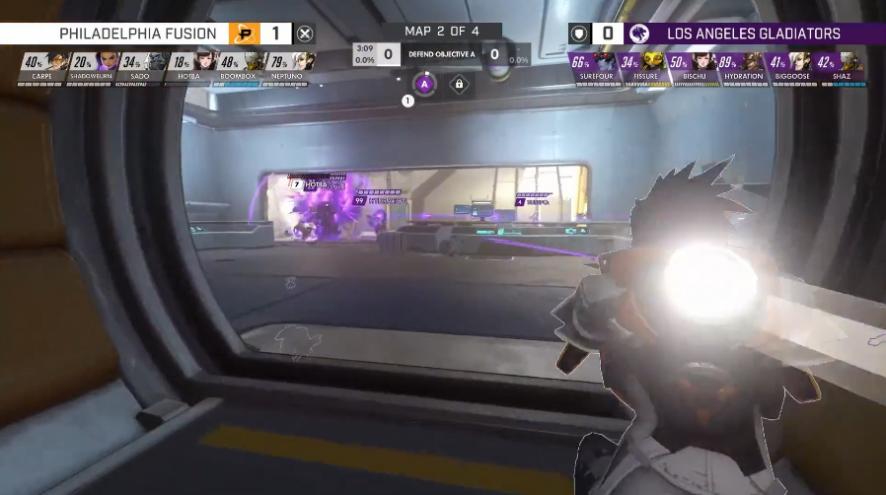Click Bischu's player portrait
Viewport: 886px width, 495px height.
(x=703, y=62)
